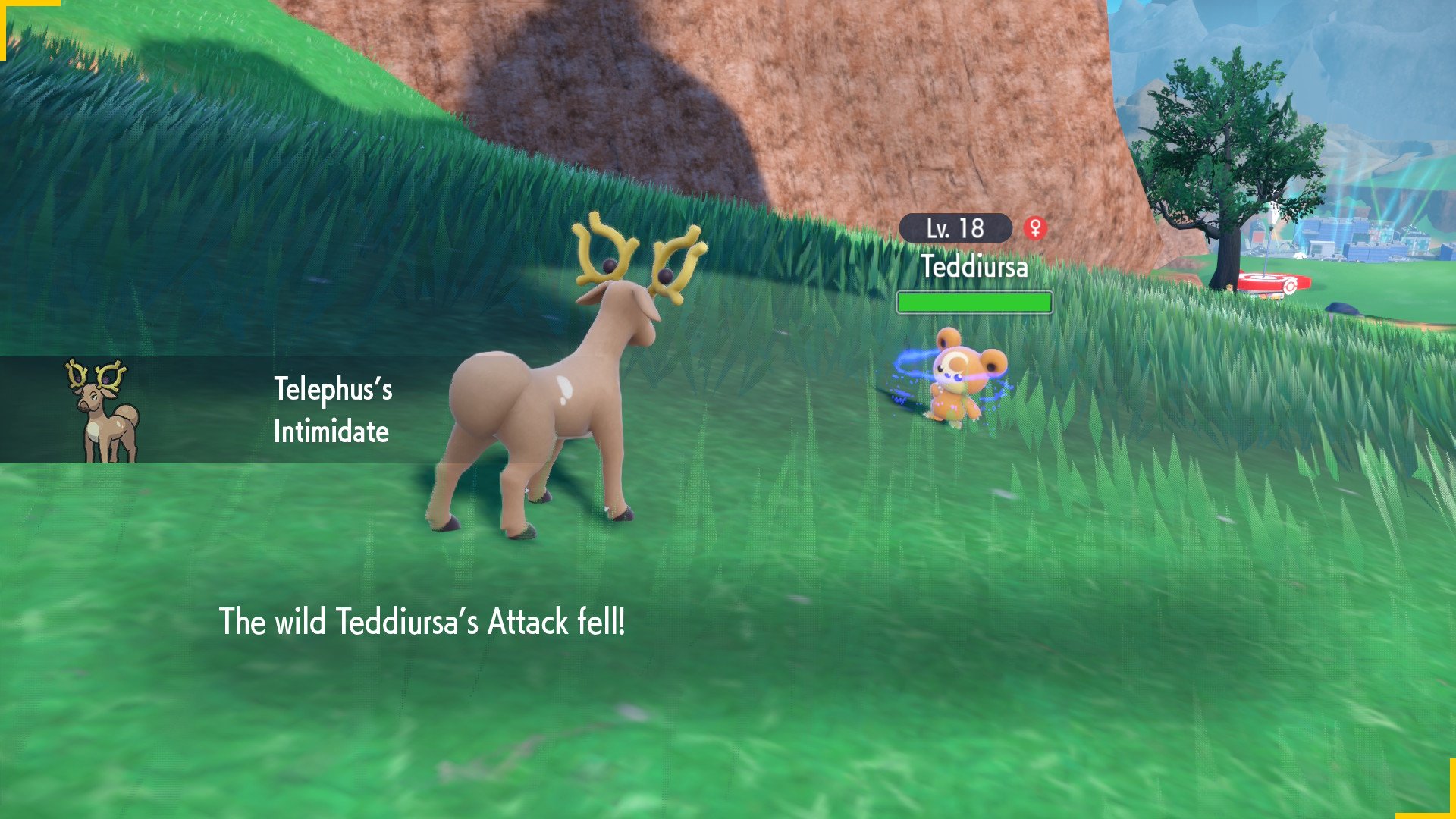Click the wild Teddiursa name label
The width and height of the screenshot is (1456, 819).
[x=974, y=267]
